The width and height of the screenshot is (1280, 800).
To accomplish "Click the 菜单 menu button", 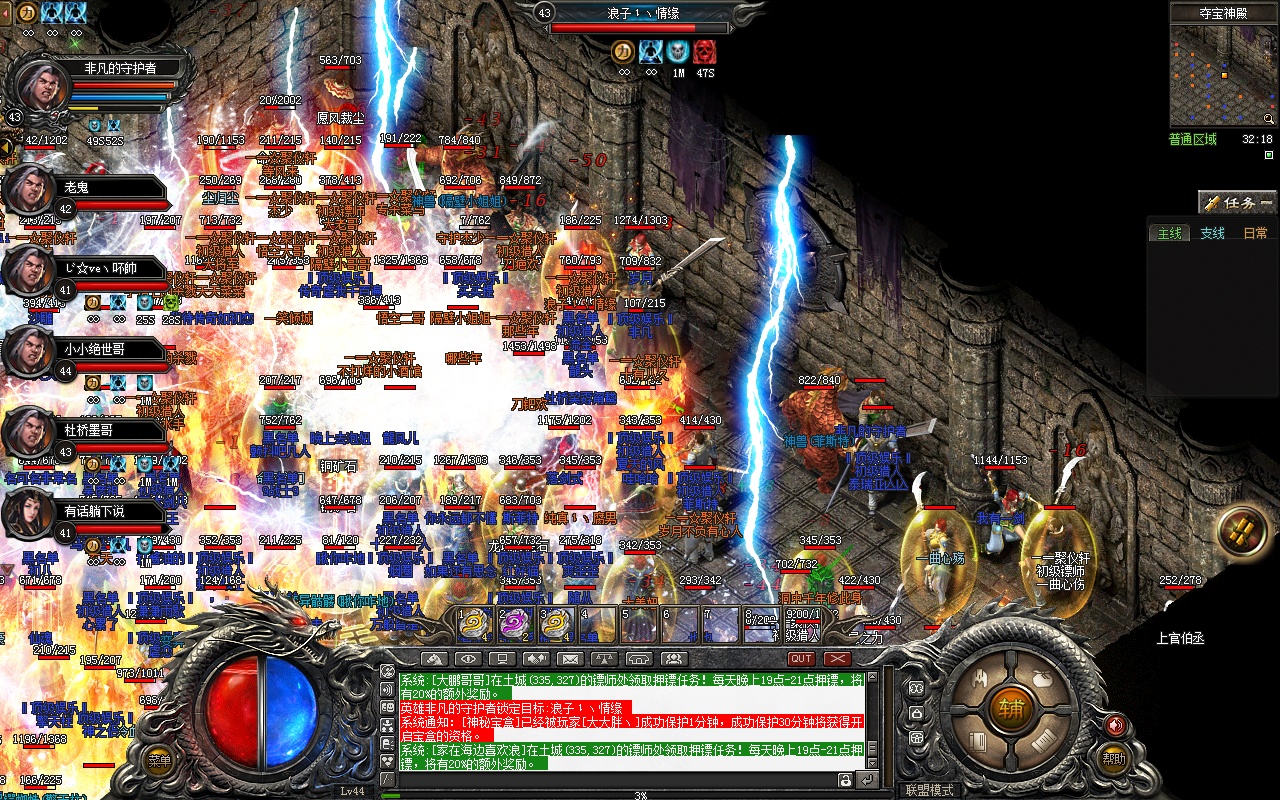I will (159, 760).
